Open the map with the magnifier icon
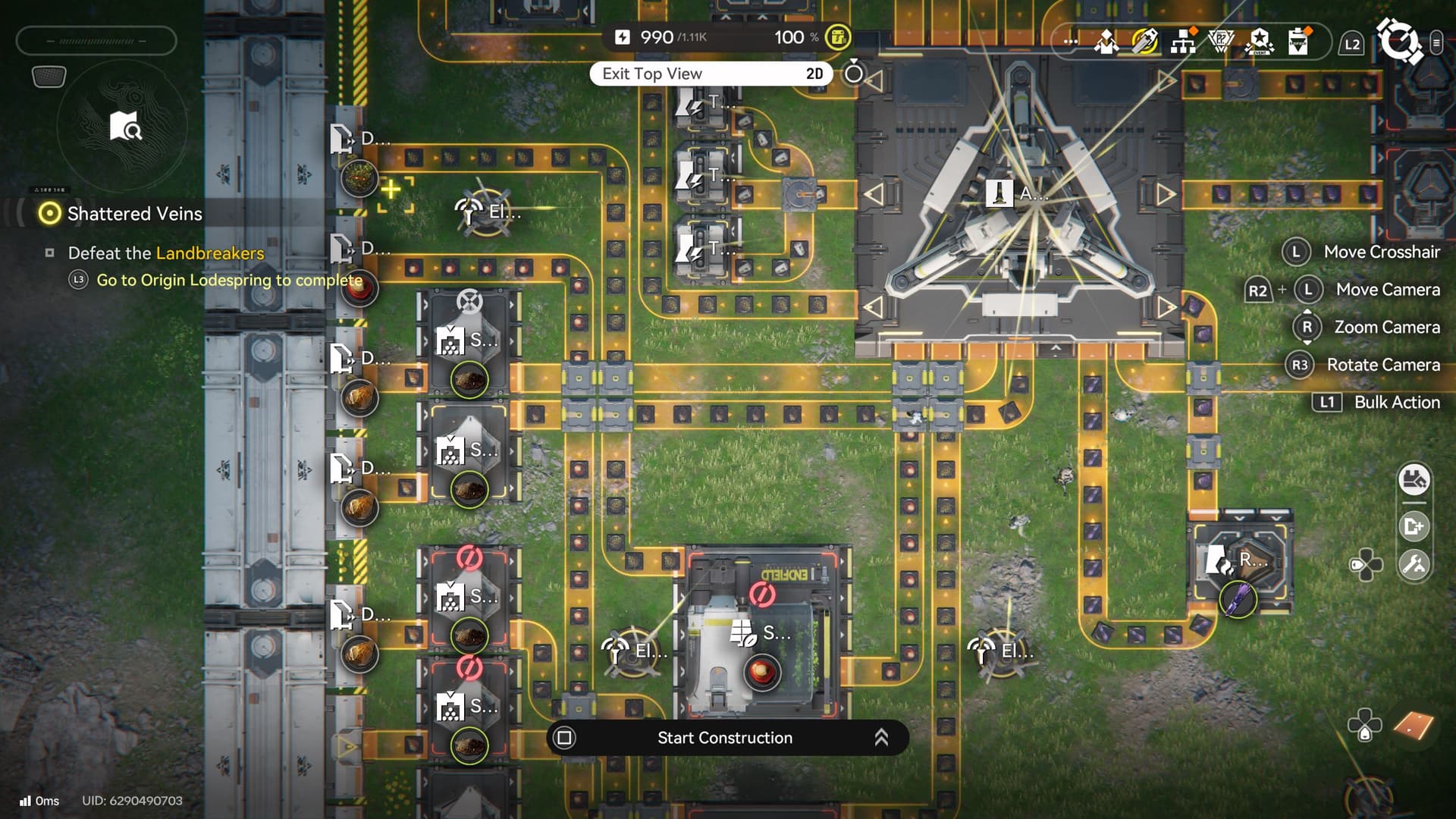The height and width of the screenshot is (819, 1456). pos(124,126)
